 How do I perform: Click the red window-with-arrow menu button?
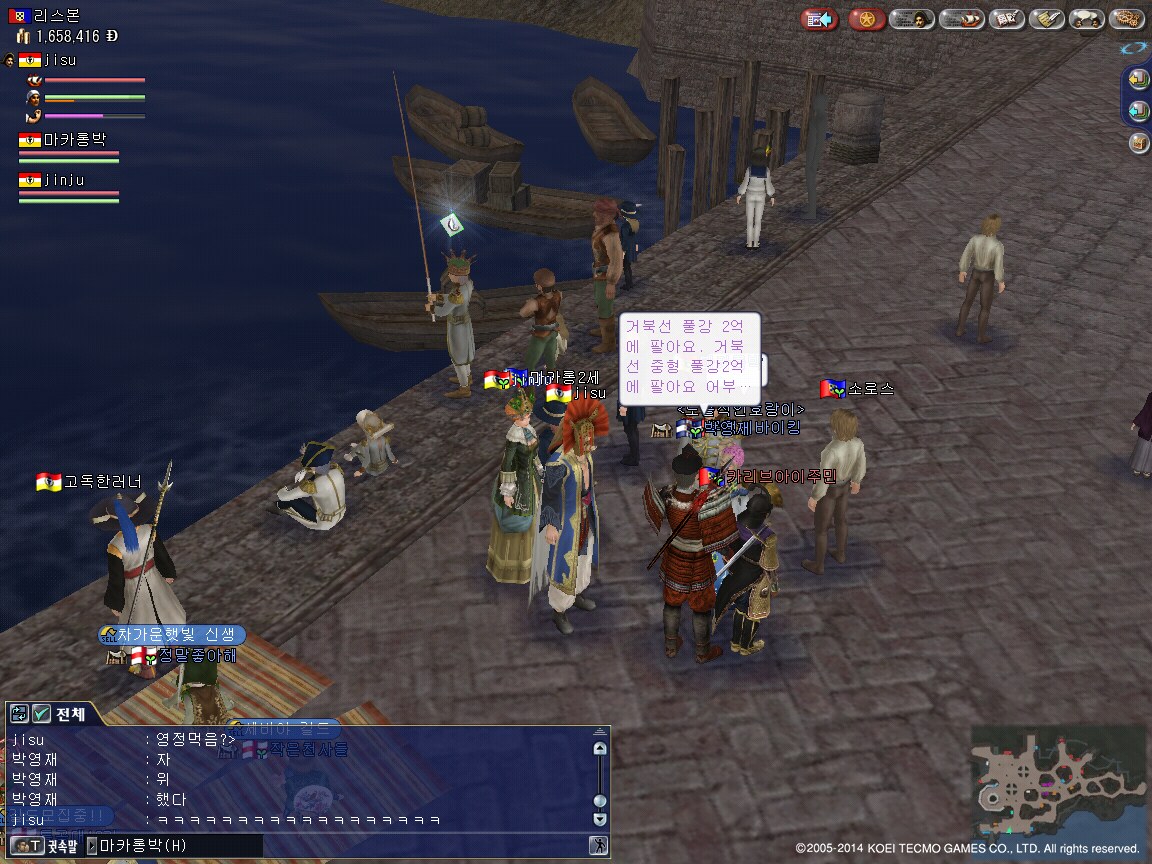(x=820, y=19)
